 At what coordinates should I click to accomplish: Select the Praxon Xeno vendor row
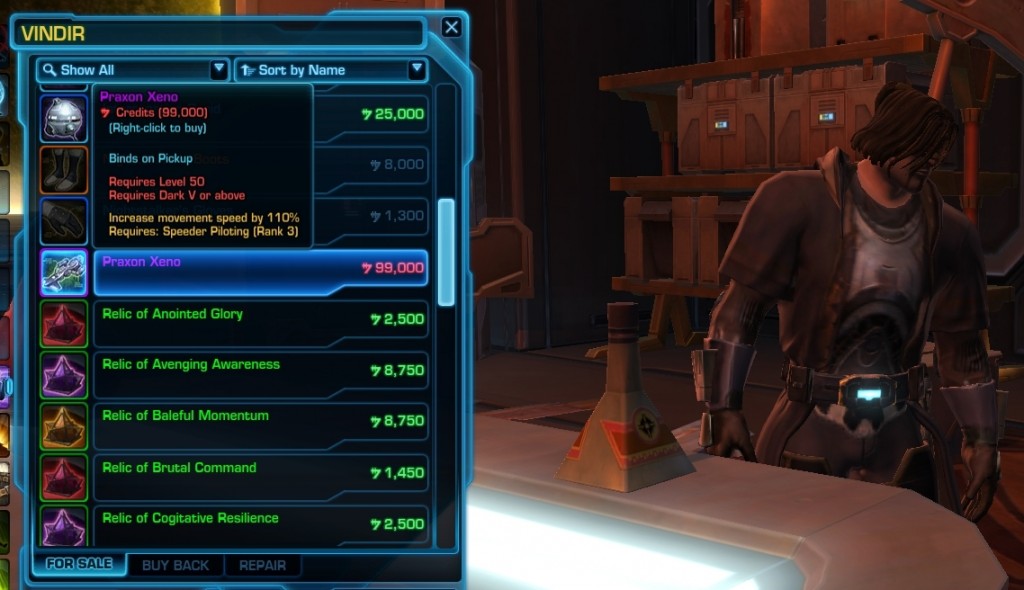[x=260, y=272]
